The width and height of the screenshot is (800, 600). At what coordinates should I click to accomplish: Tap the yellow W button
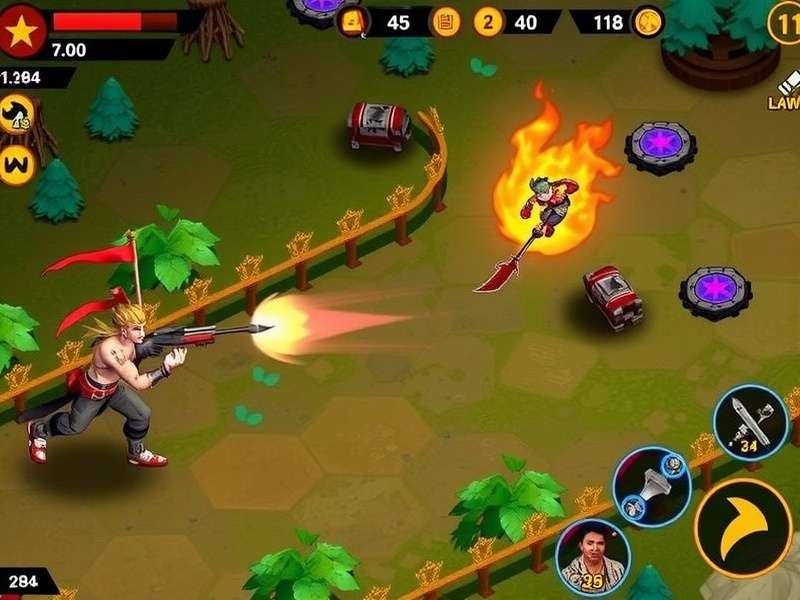pos(17,164)
